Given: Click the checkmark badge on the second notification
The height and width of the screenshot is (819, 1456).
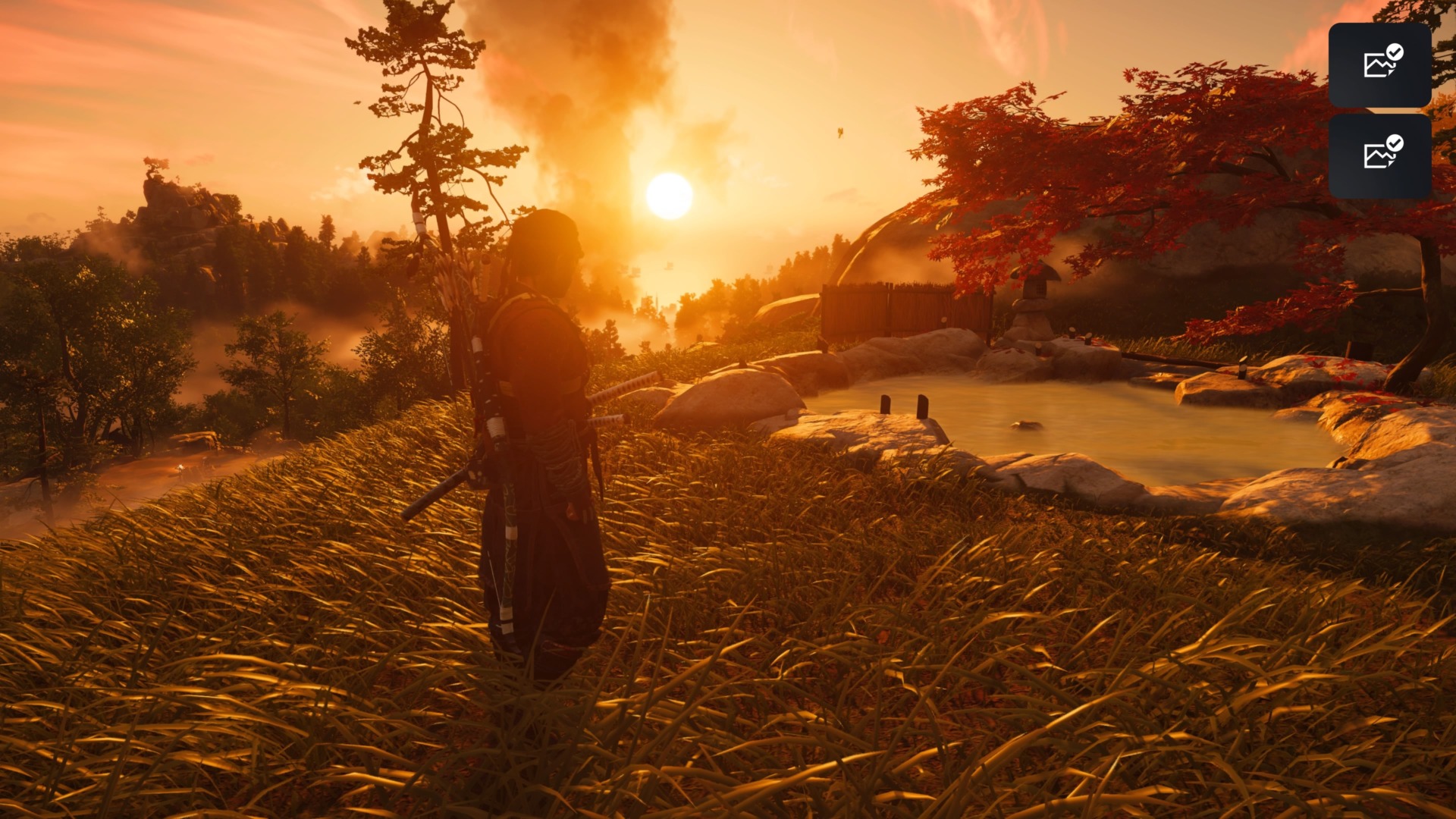Looking at the screenshot, I should (1394, 145).
